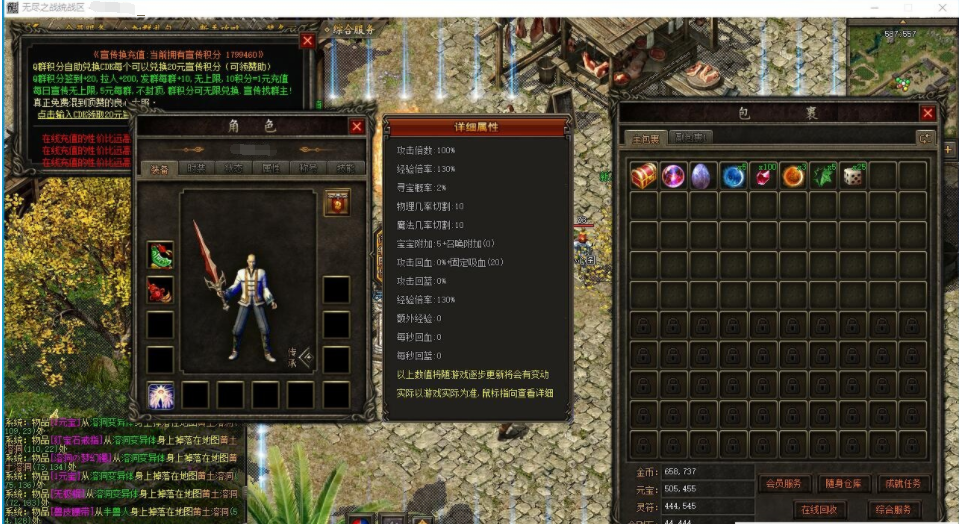Click the sort button in the bag
Viewport: 959px width, 524px height.
926,138
